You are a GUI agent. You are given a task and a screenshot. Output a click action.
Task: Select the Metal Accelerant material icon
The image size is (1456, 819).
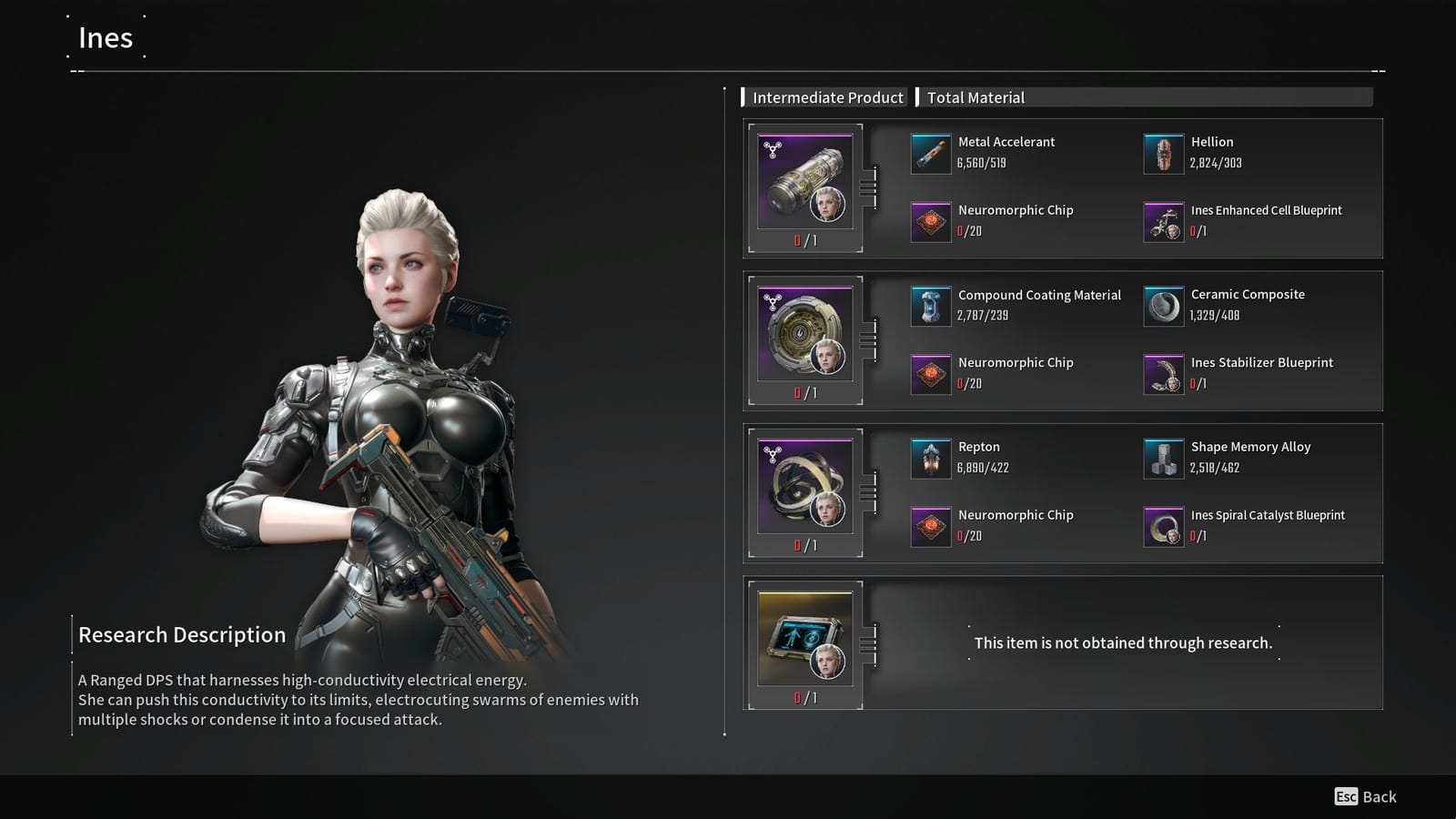click(930, 153)
